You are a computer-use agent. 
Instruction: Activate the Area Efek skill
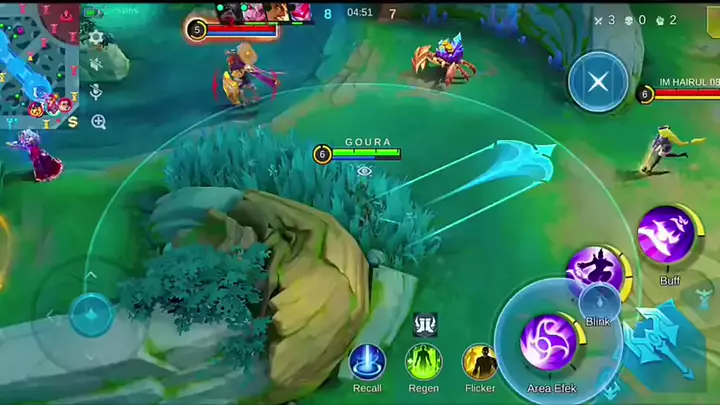(550, 343)
